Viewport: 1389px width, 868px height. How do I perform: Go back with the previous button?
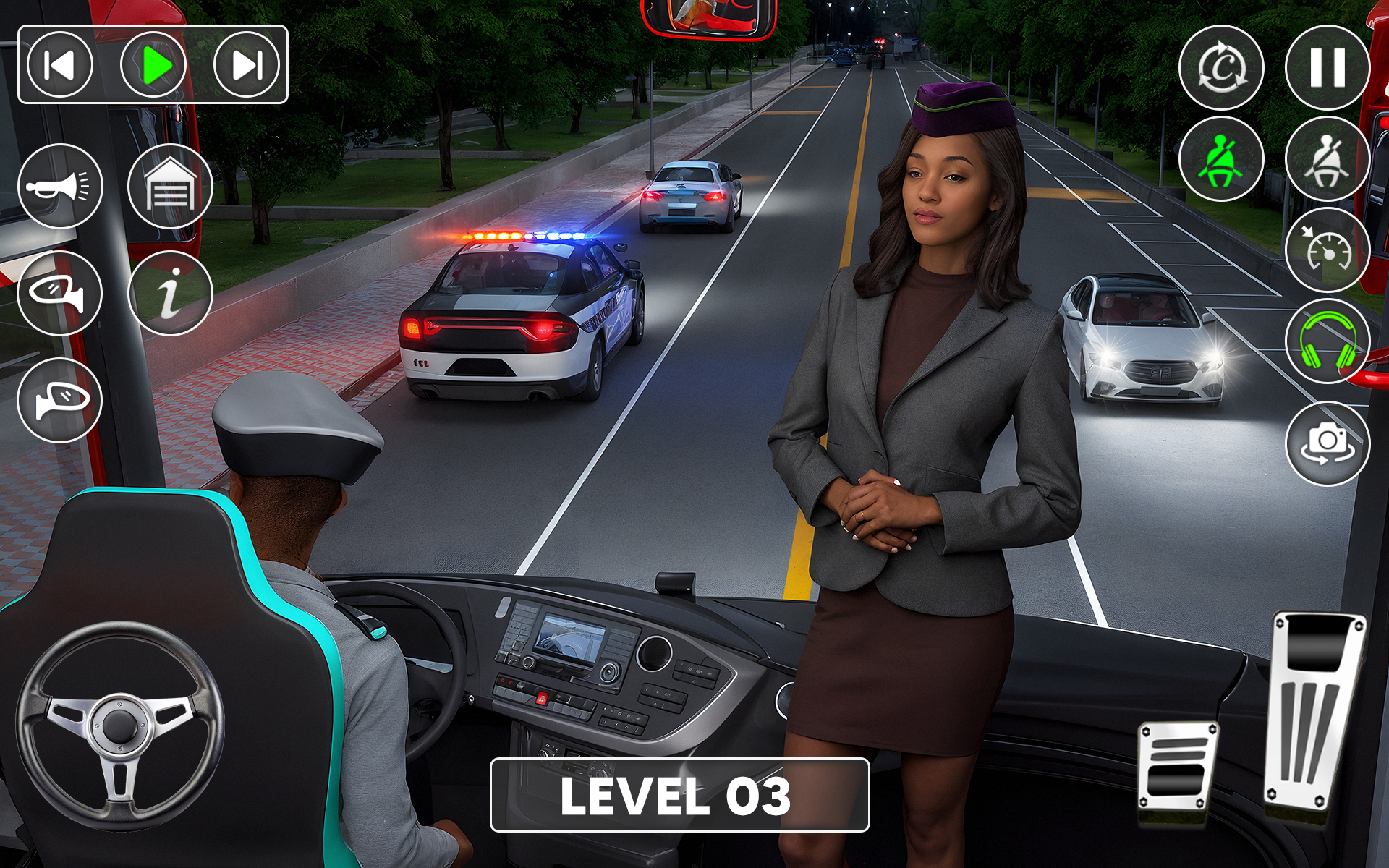coord(61,67)
